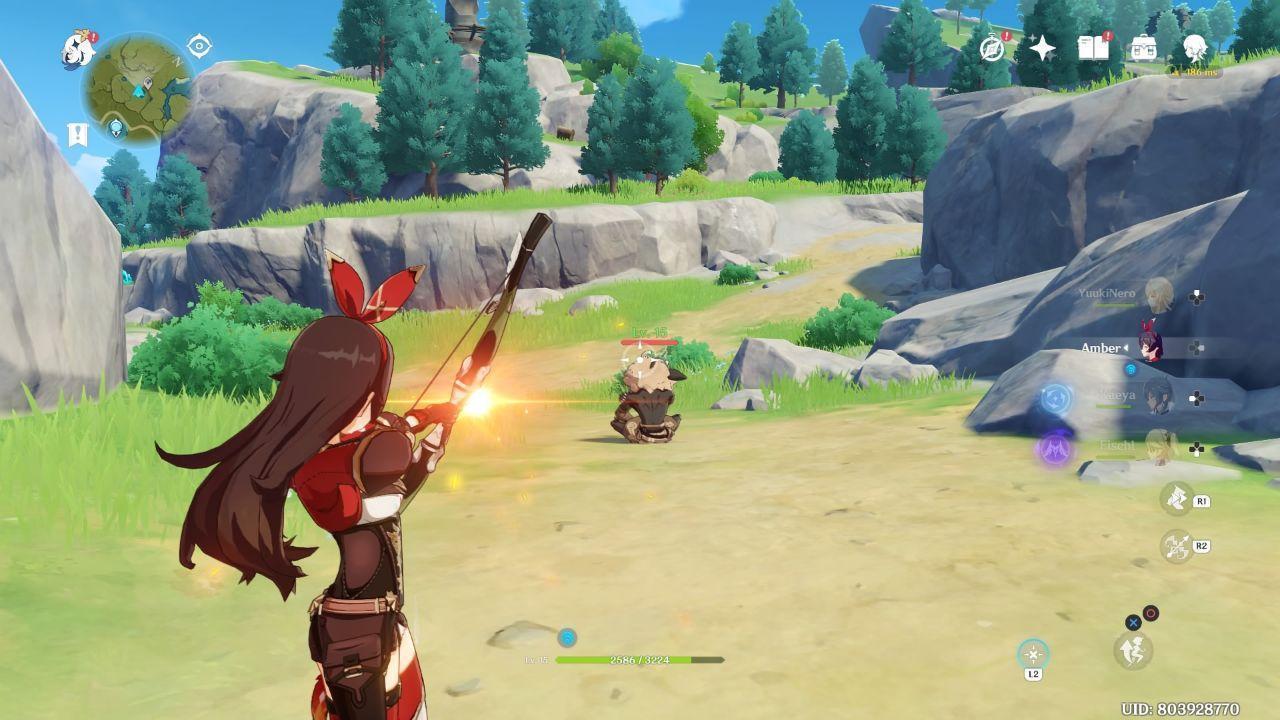Switch to party member YuukiNero
1280x720 pixels.
(1158, 295)
